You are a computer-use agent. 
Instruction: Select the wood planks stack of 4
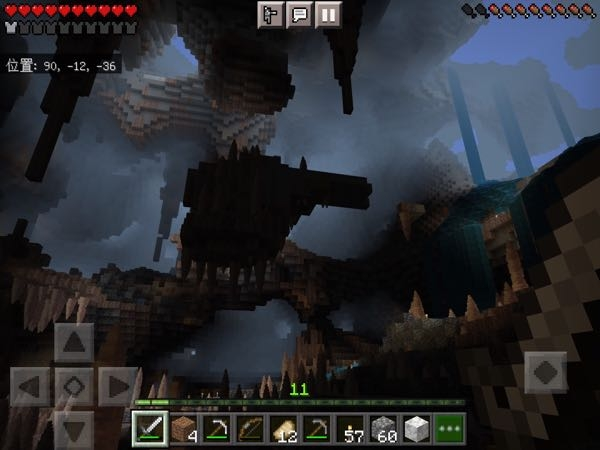183,427
